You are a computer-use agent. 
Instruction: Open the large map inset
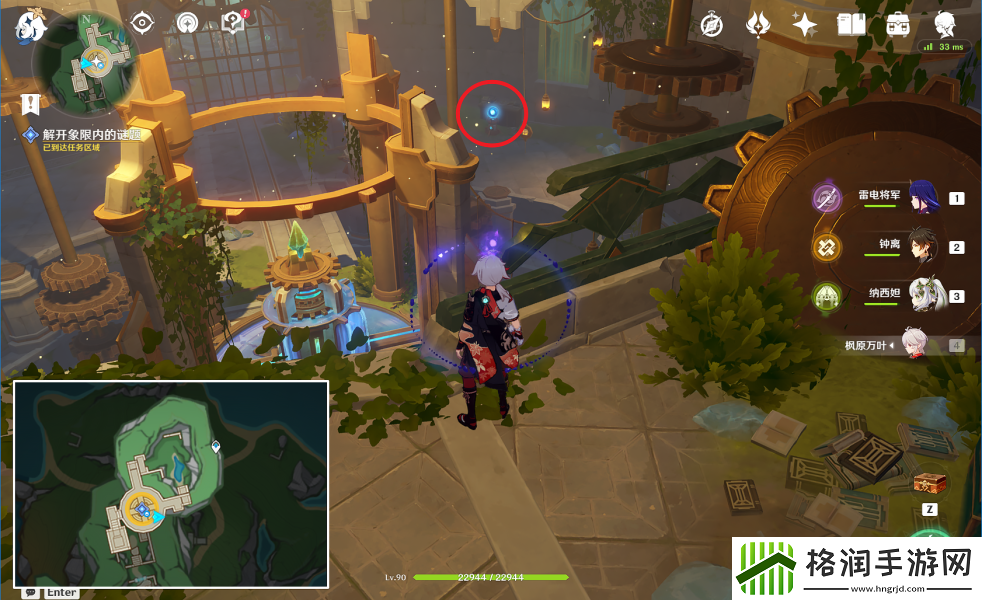coord(171,484)
